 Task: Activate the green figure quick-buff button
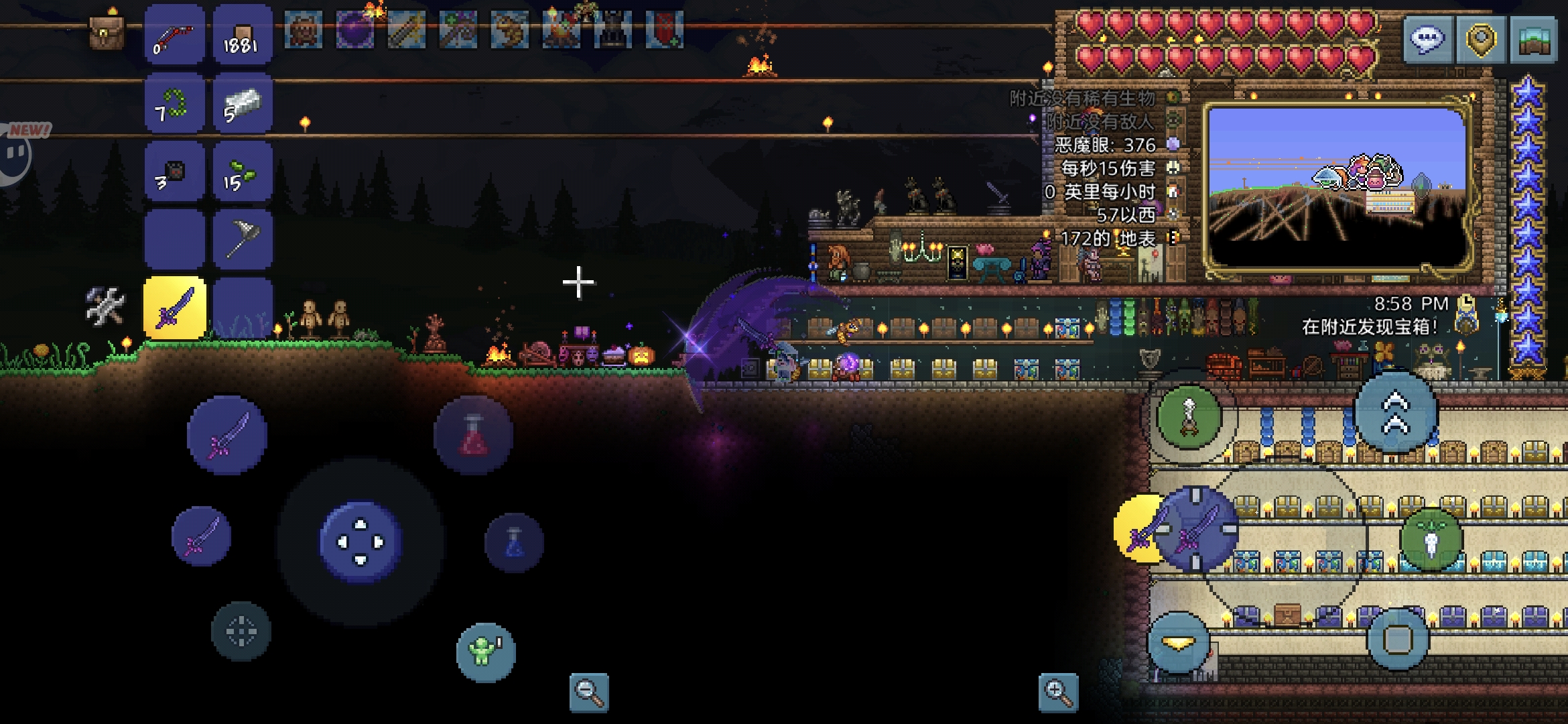coord(485,652)
